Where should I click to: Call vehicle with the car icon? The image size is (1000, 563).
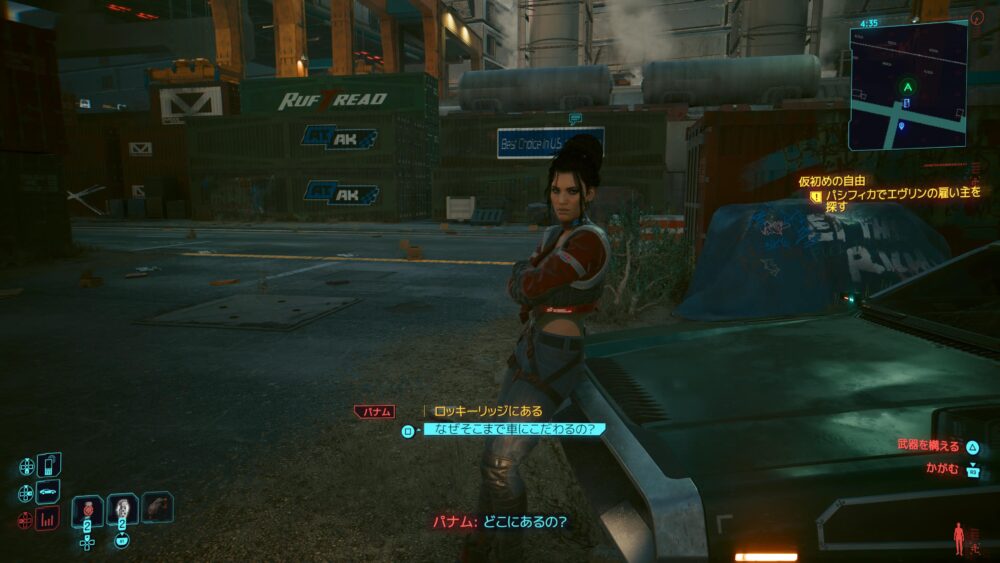coord(48,492)
